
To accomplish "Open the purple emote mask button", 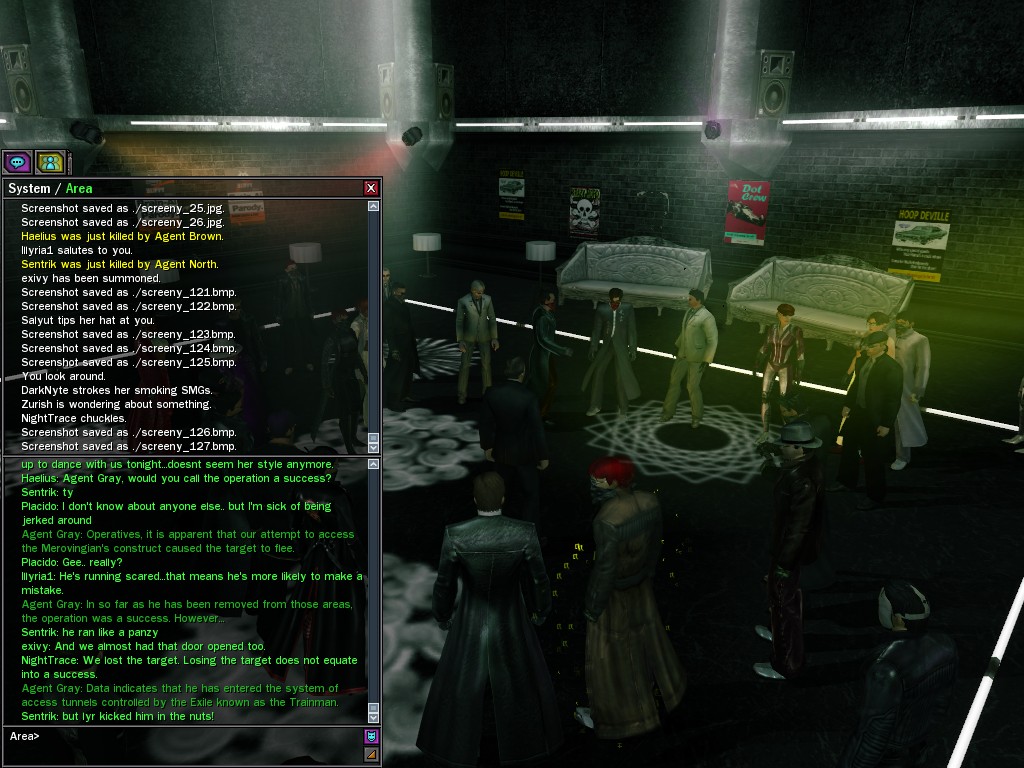I will tap(371, 737).
